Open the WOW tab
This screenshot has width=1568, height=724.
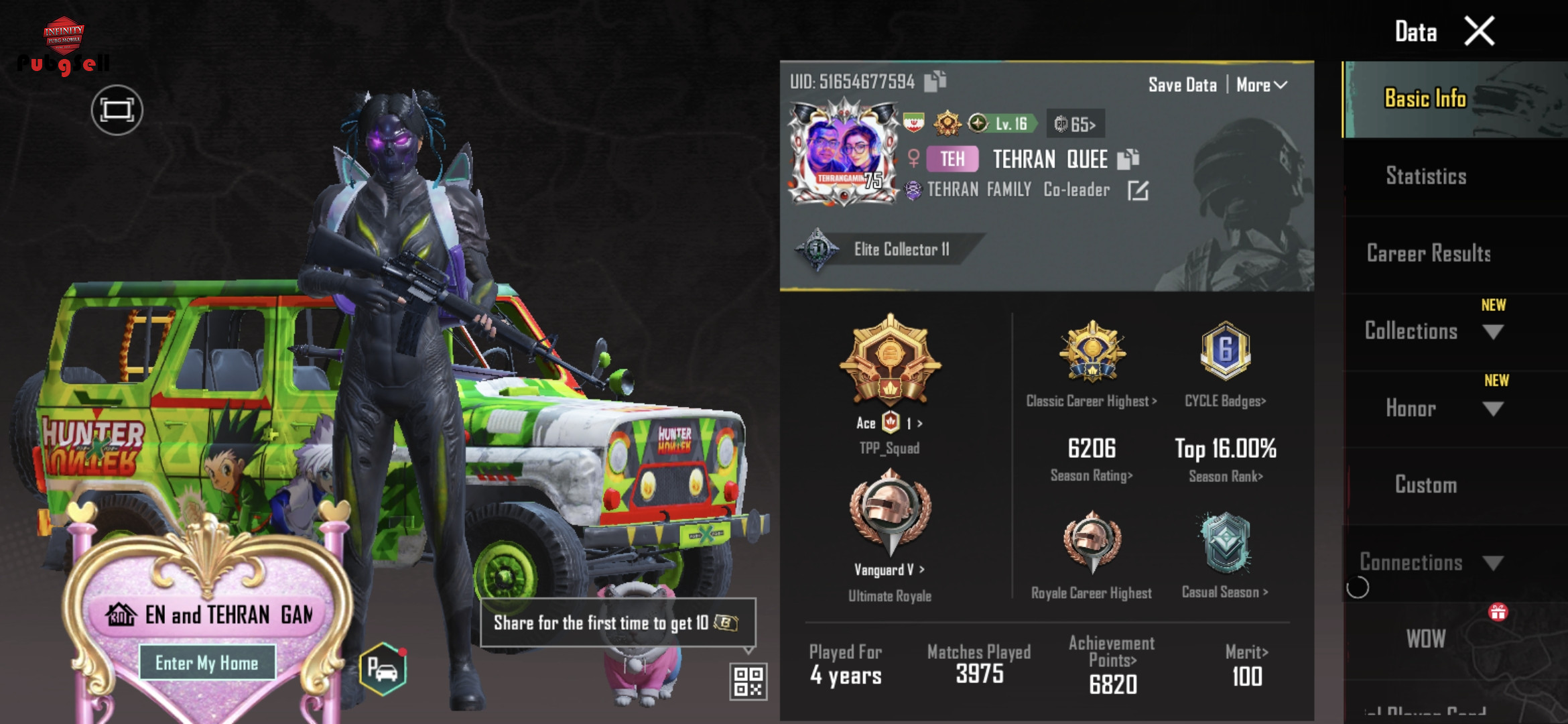(x=1426, y=639)
